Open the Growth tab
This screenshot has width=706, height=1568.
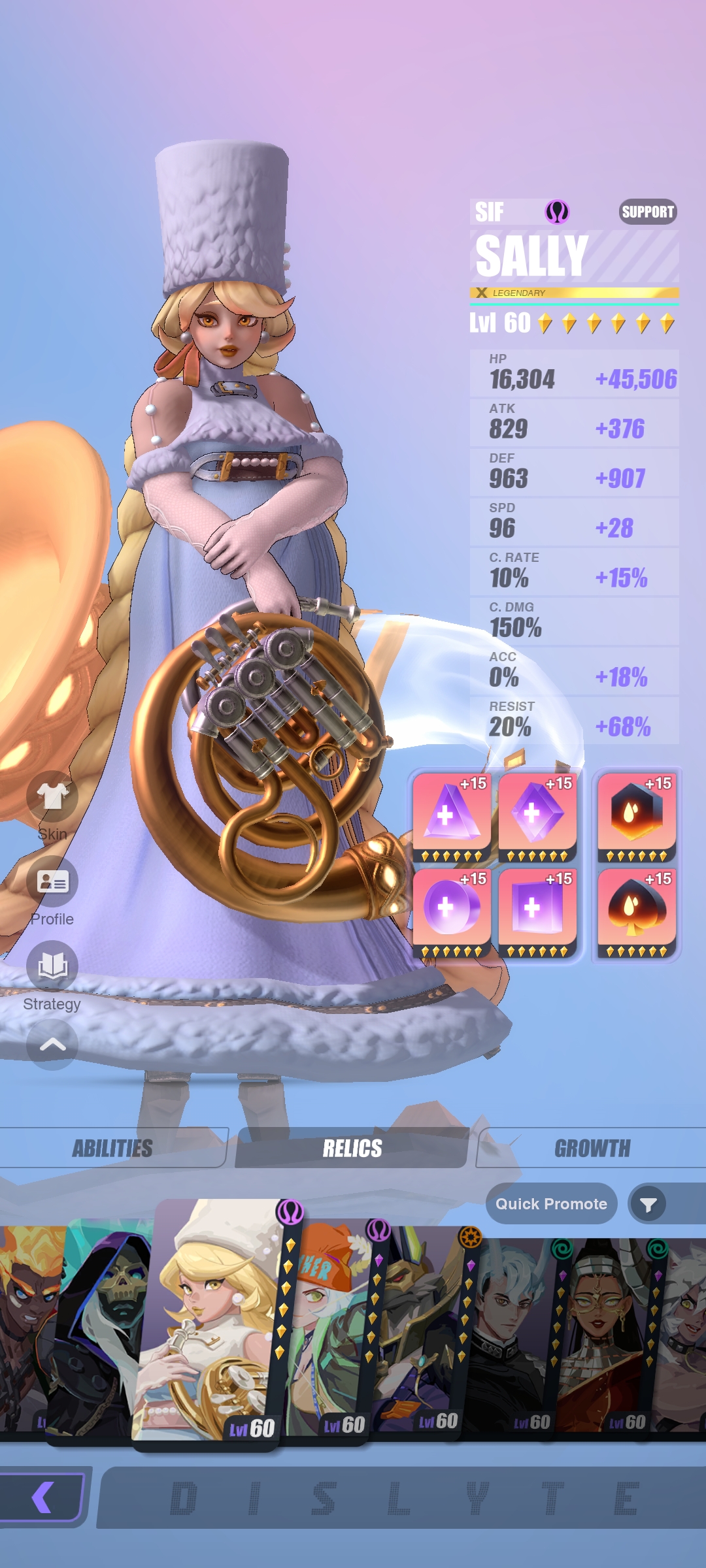592,1148
